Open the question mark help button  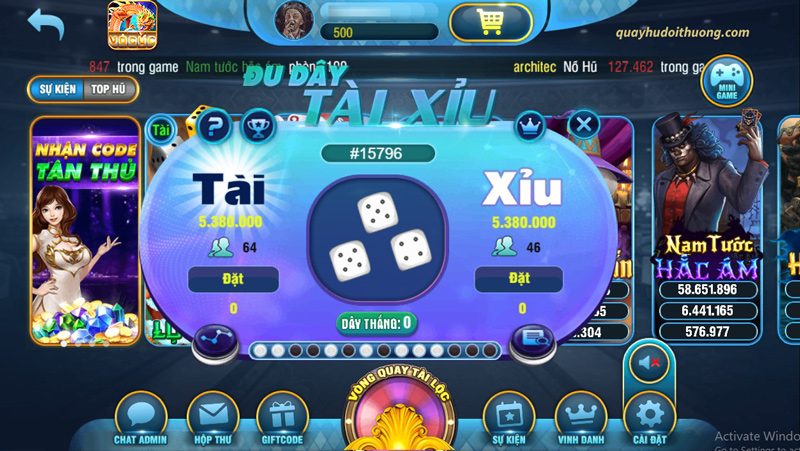(214, 127)
